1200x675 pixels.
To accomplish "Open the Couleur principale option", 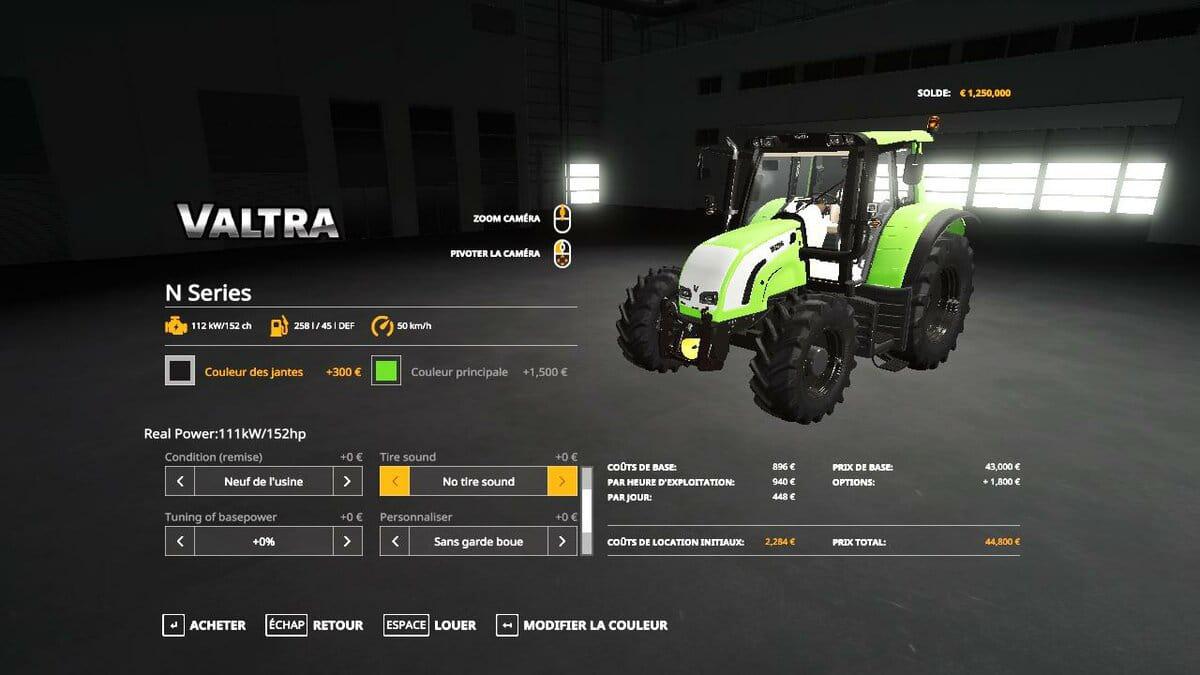I will point(459,372).
